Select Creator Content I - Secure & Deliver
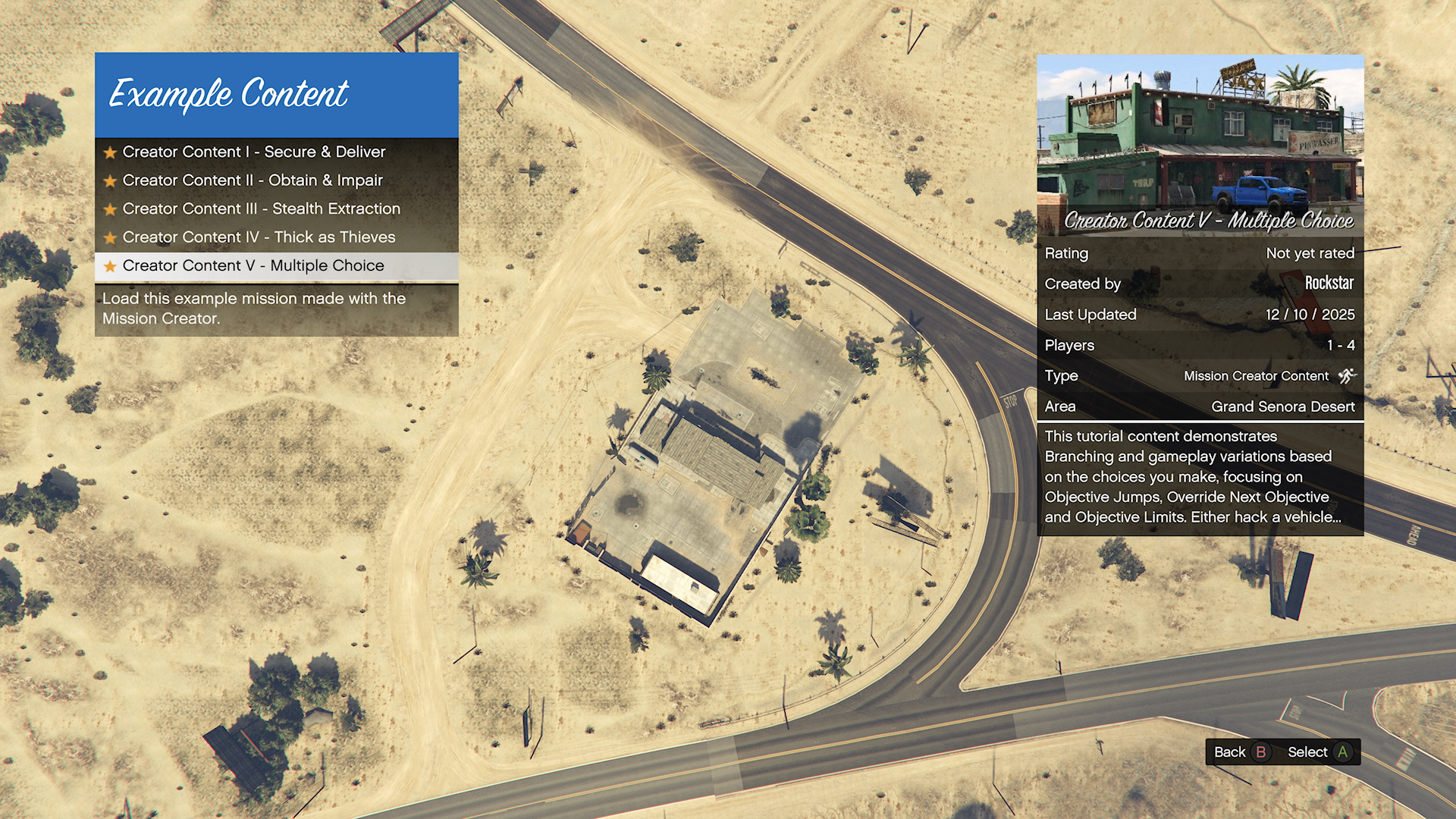 [254, 152]
